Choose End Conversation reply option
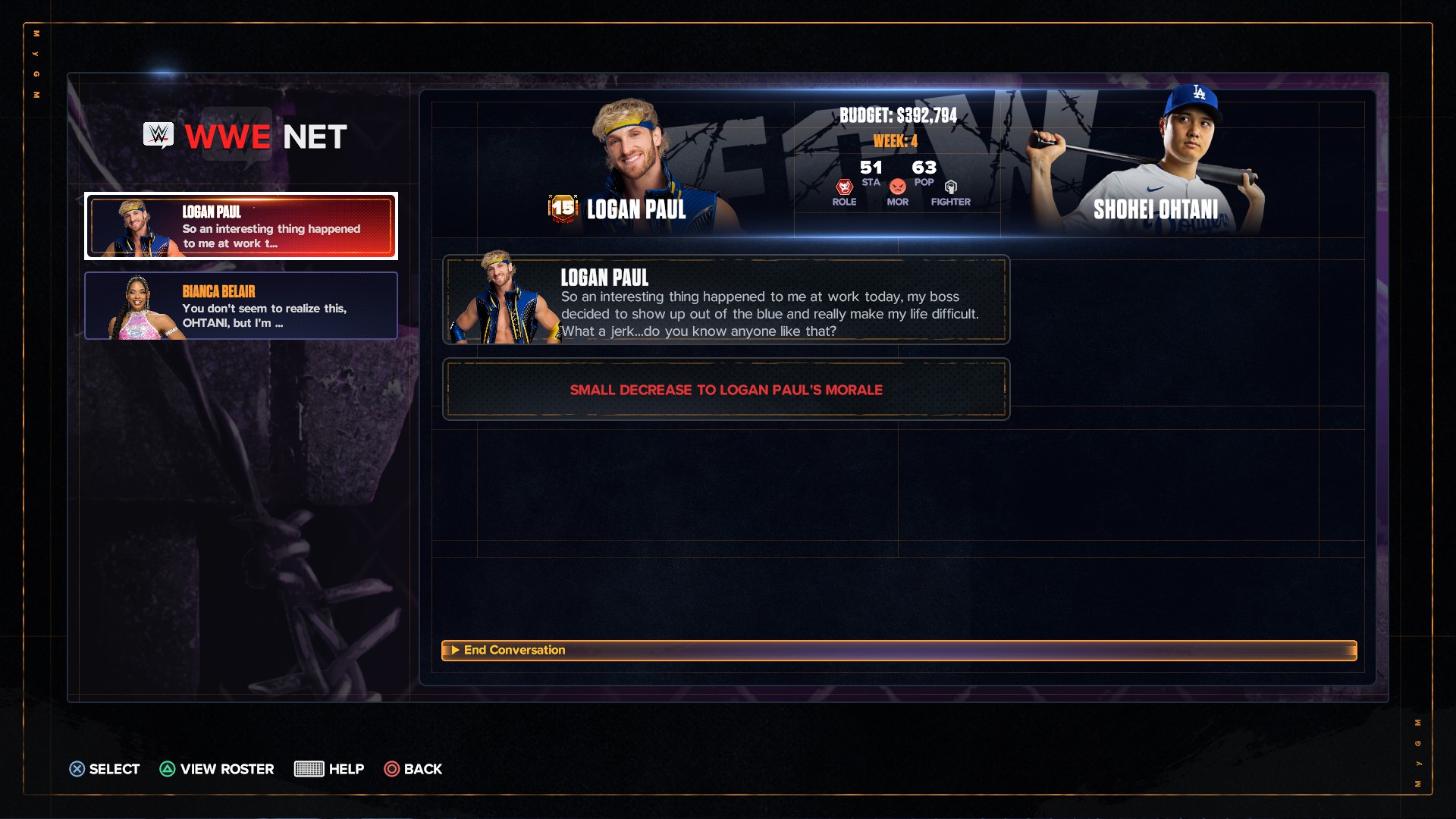 pos(899,651)
